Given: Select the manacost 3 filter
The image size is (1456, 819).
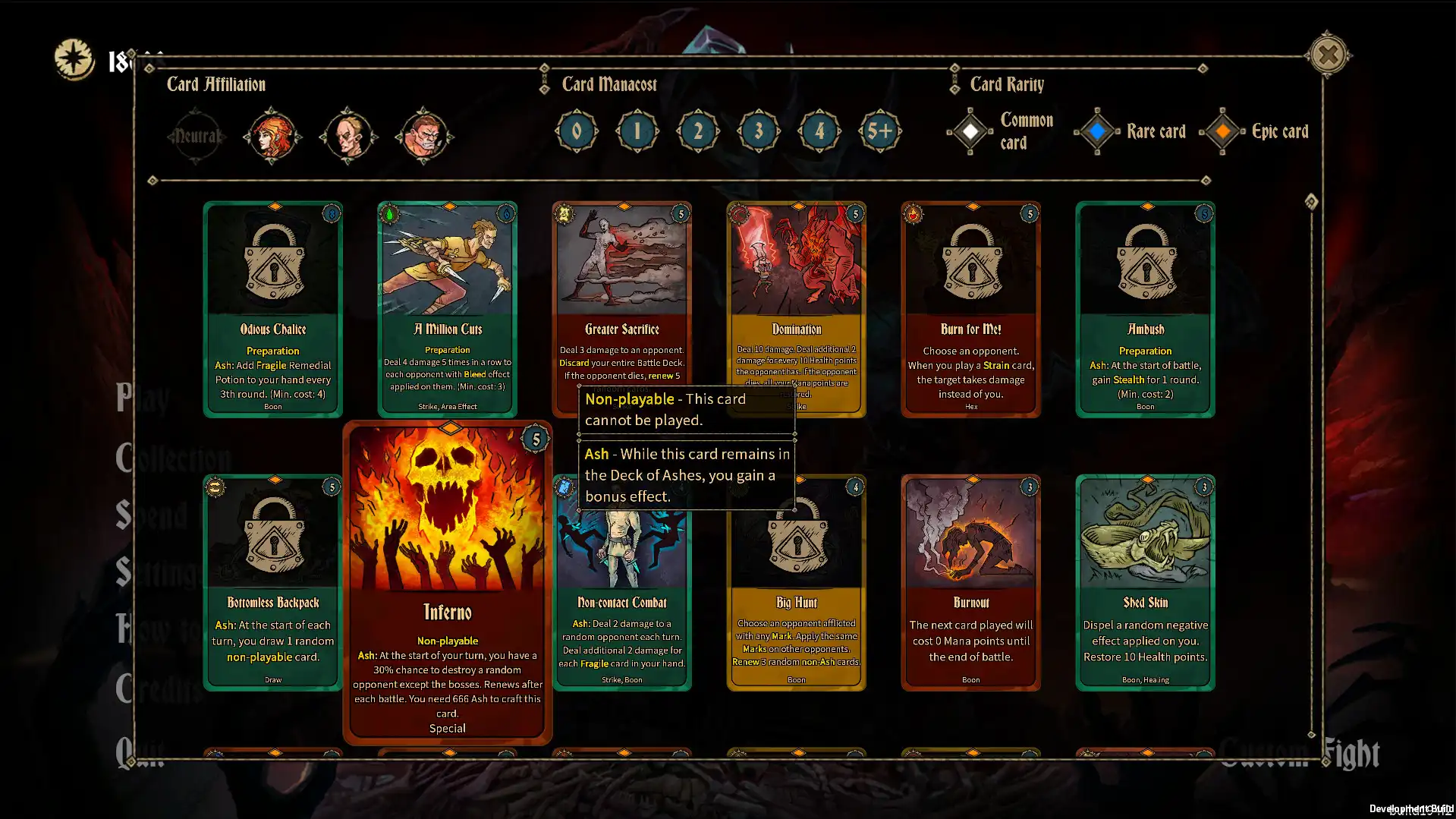Looking at the screenshot, I should [x=757, y=131].
